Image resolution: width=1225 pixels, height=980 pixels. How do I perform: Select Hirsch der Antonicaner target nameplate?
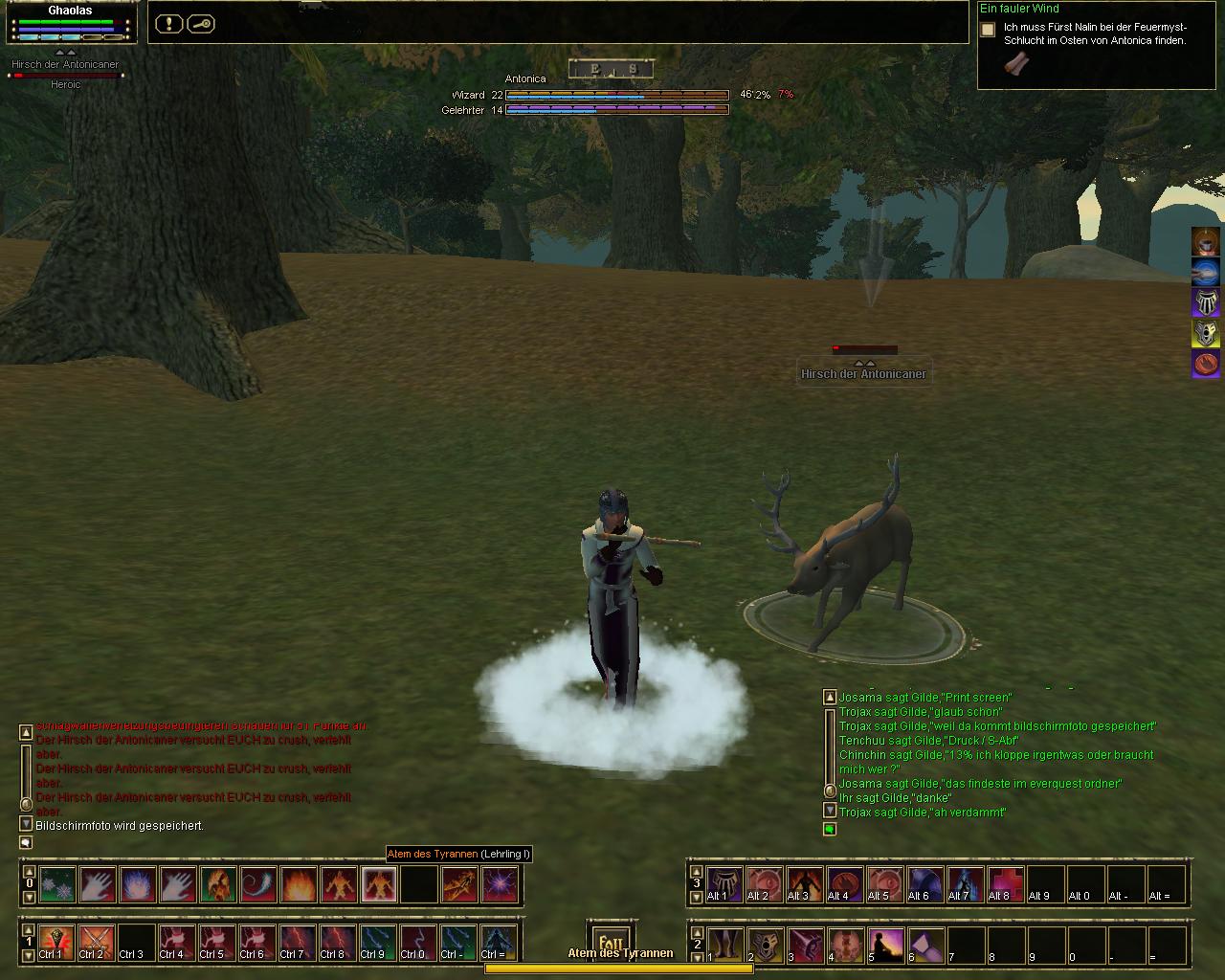coord(863,374)
